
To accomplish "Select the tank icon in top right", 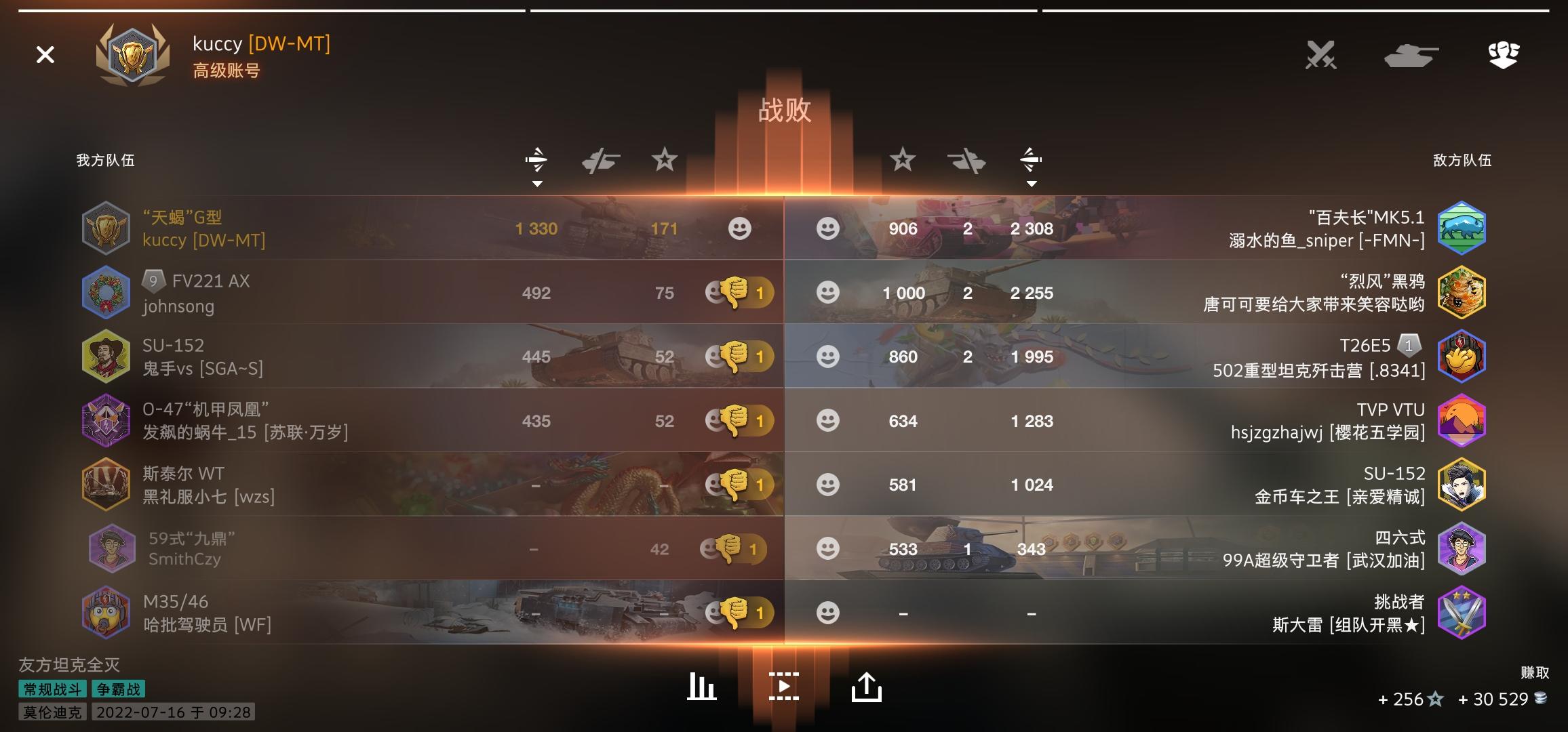I will click(x=1410, y=54).
